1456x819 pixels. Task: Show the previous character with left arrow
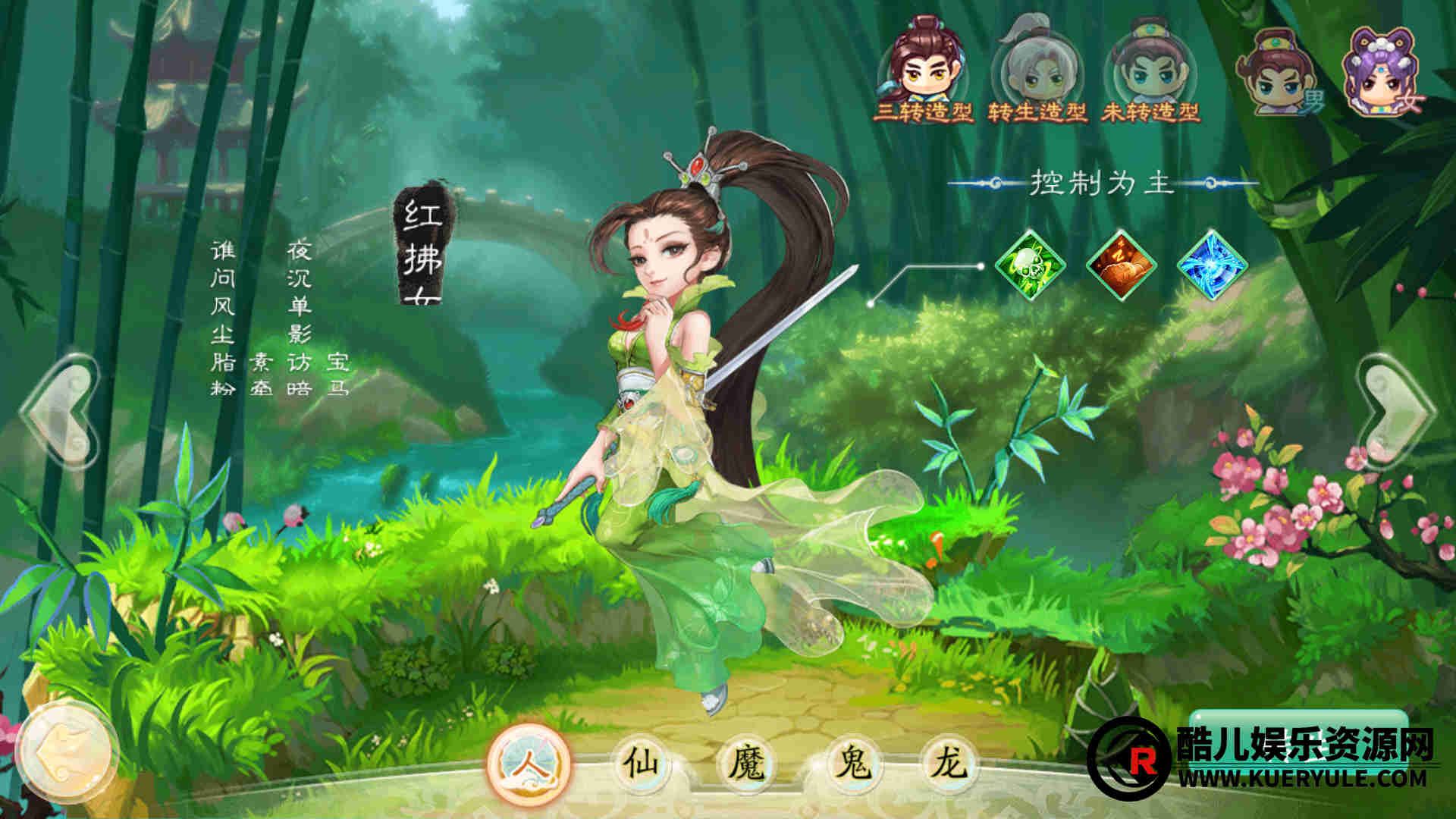[x=61, y=410]
